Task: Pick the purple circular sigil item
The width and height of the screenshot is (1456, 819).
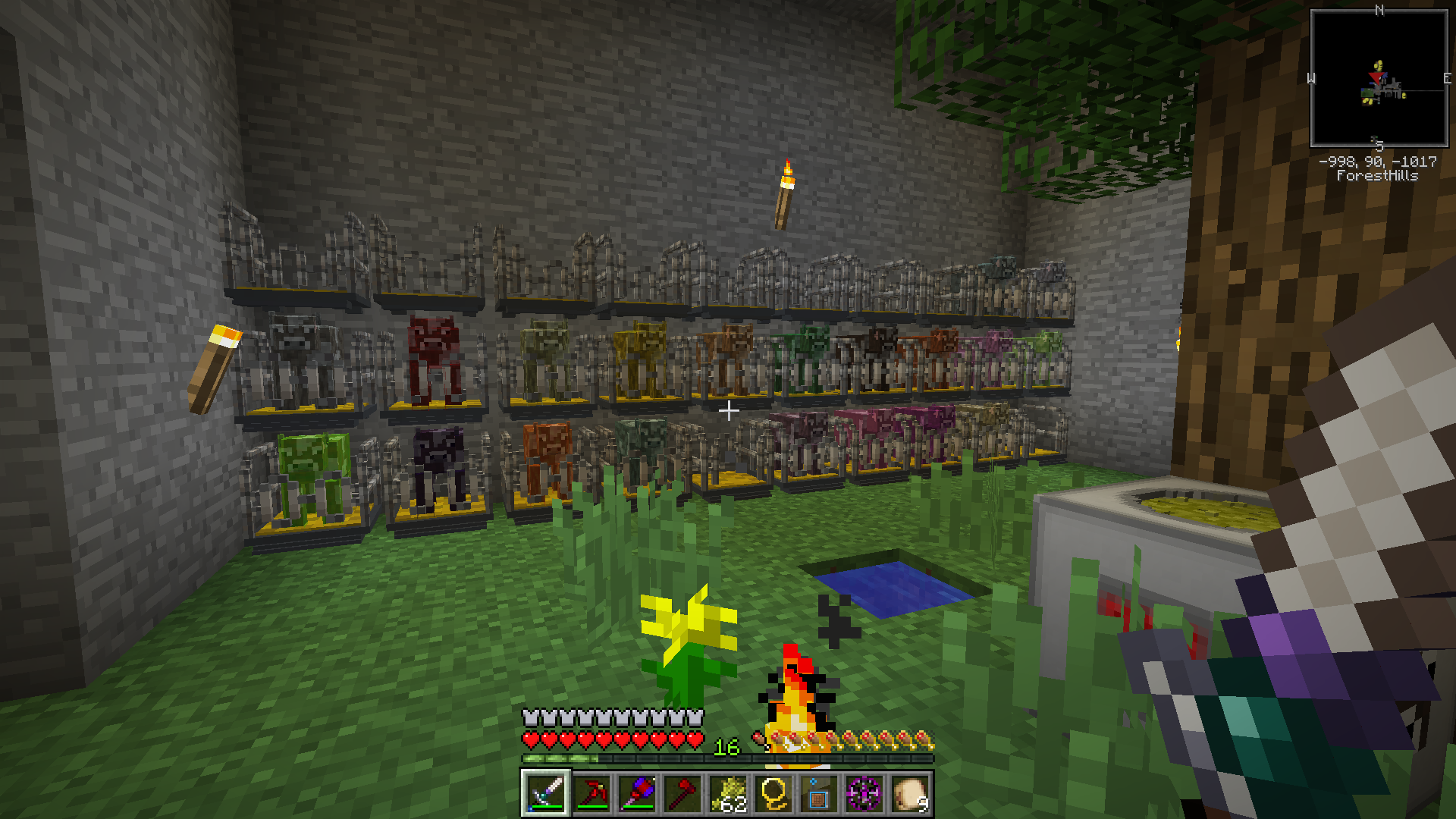Action: coord(864,794)
